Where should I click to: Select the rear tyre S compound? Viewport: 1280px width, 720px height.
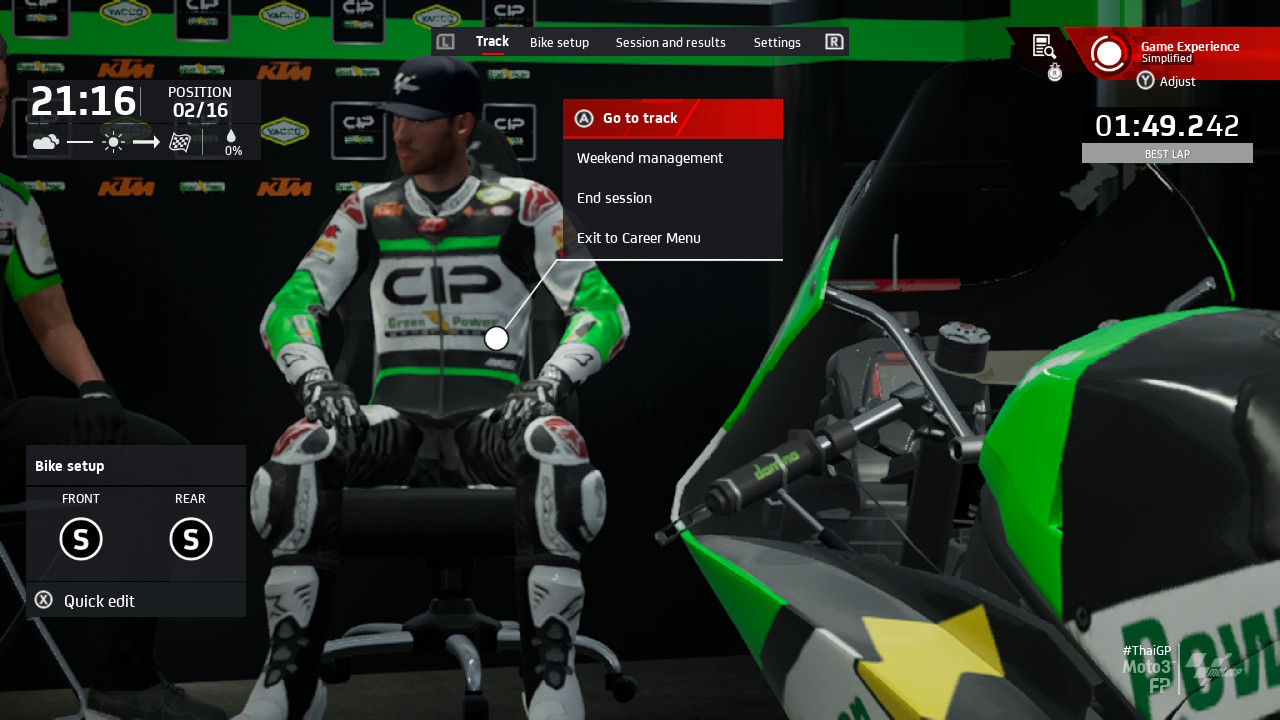pyautogui.click(x=190, y=539)
